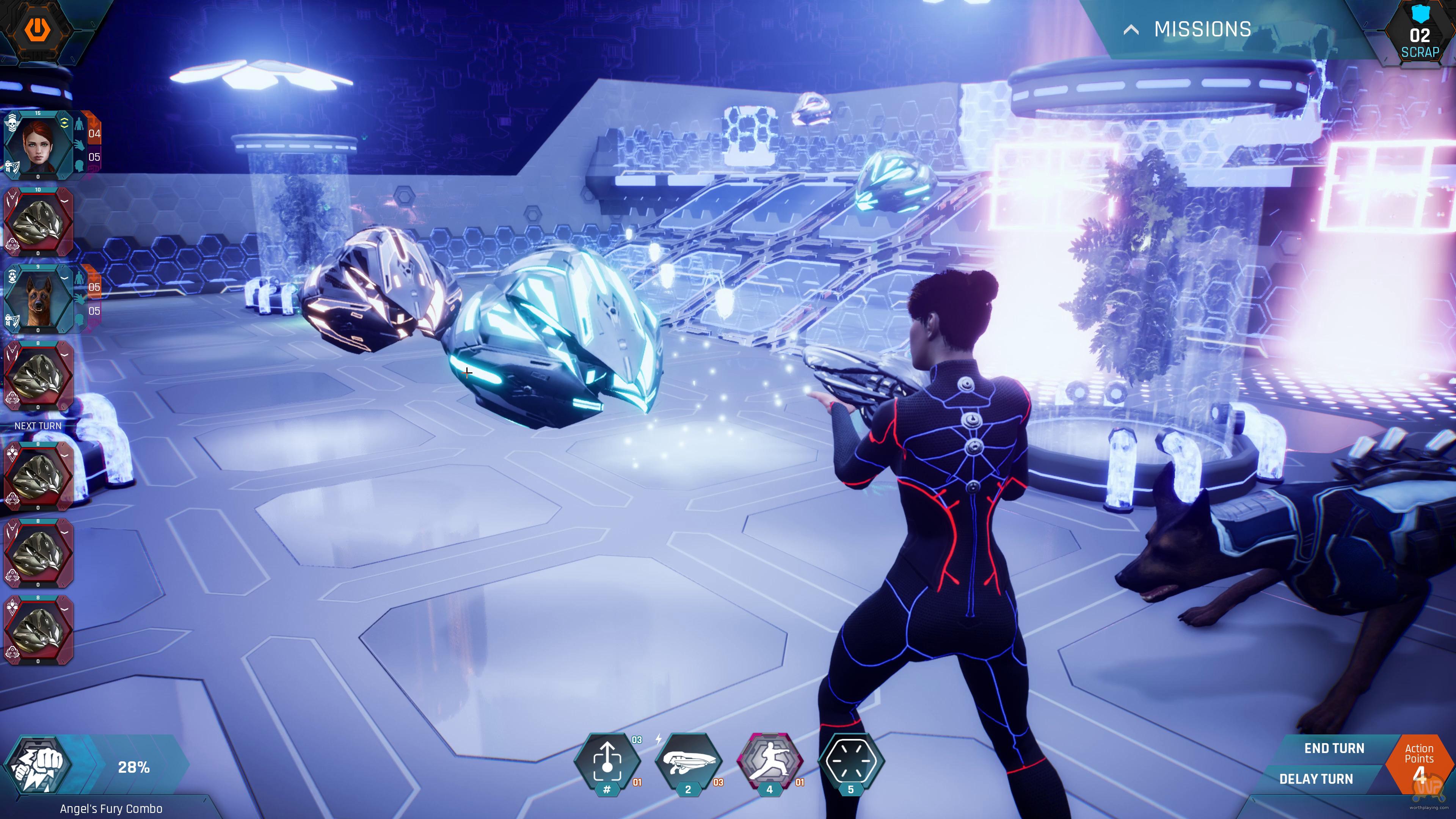Select the dog portrait in turn order
The width and height of the screenshot is (1456, 819).
[x=38, y=298]
